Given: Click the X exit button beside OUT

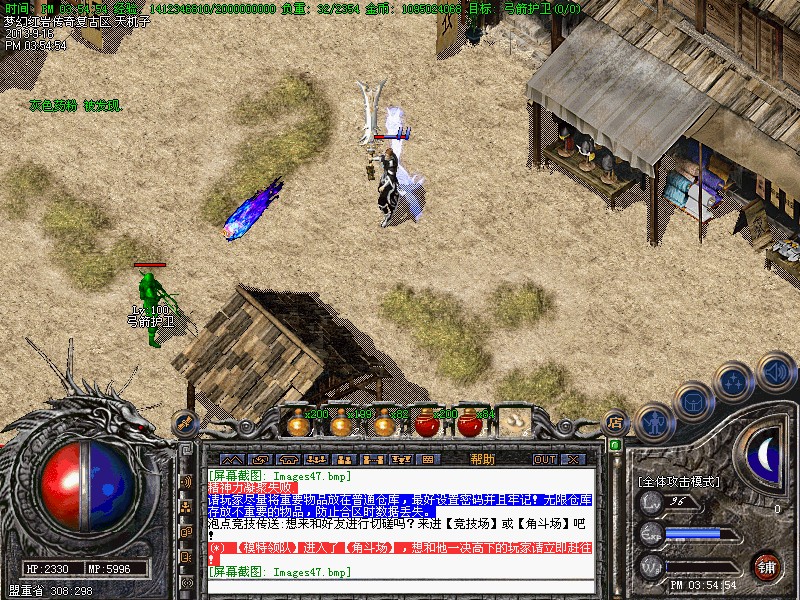Looking at the screenshot, I should (573, 460).
